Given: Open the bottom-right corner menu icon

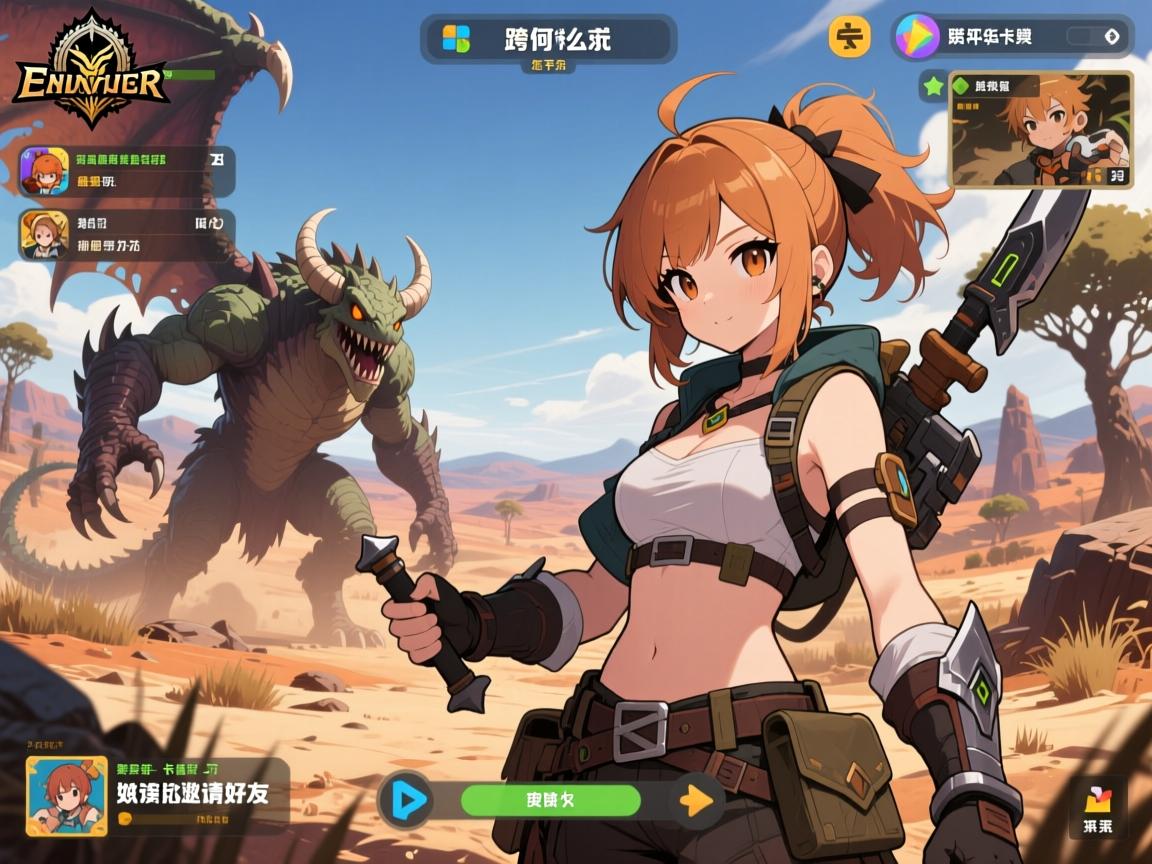Looking at the screenshot, I should (x=1097, y=808).
